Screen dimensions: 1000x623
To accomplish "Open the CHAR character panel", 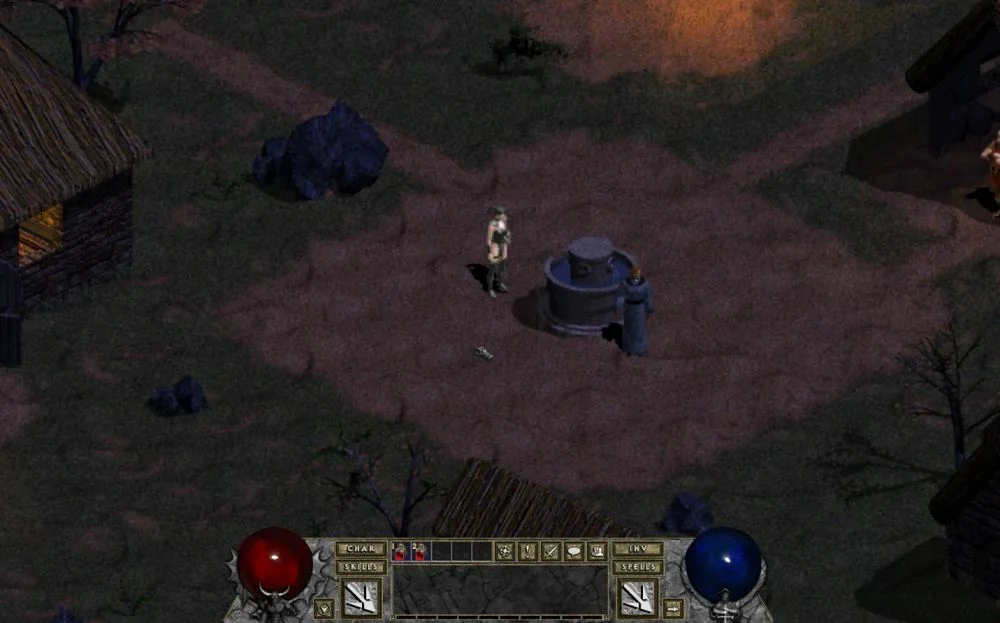I will [x=361, y=549].
